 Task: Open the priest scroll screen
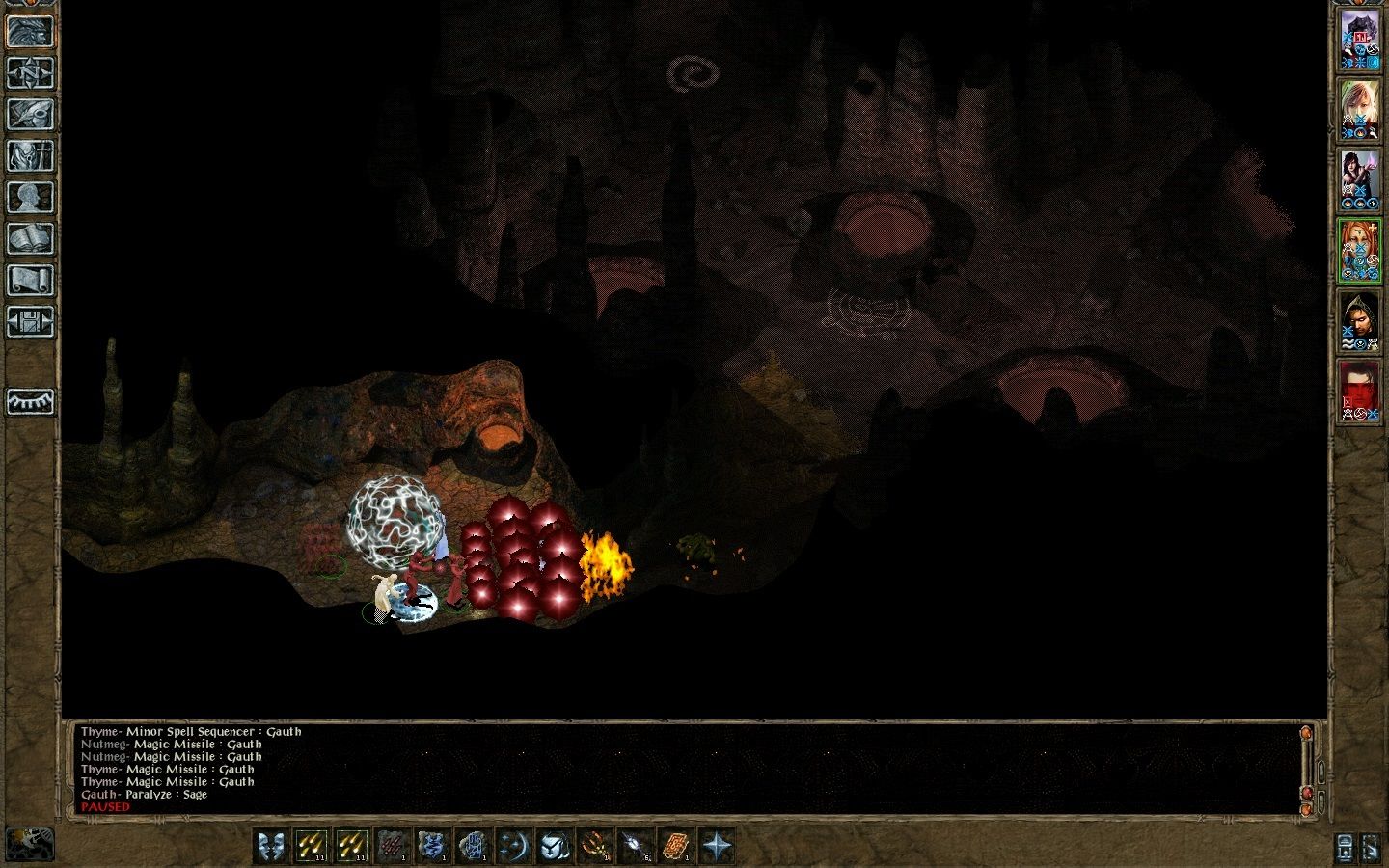30,280
